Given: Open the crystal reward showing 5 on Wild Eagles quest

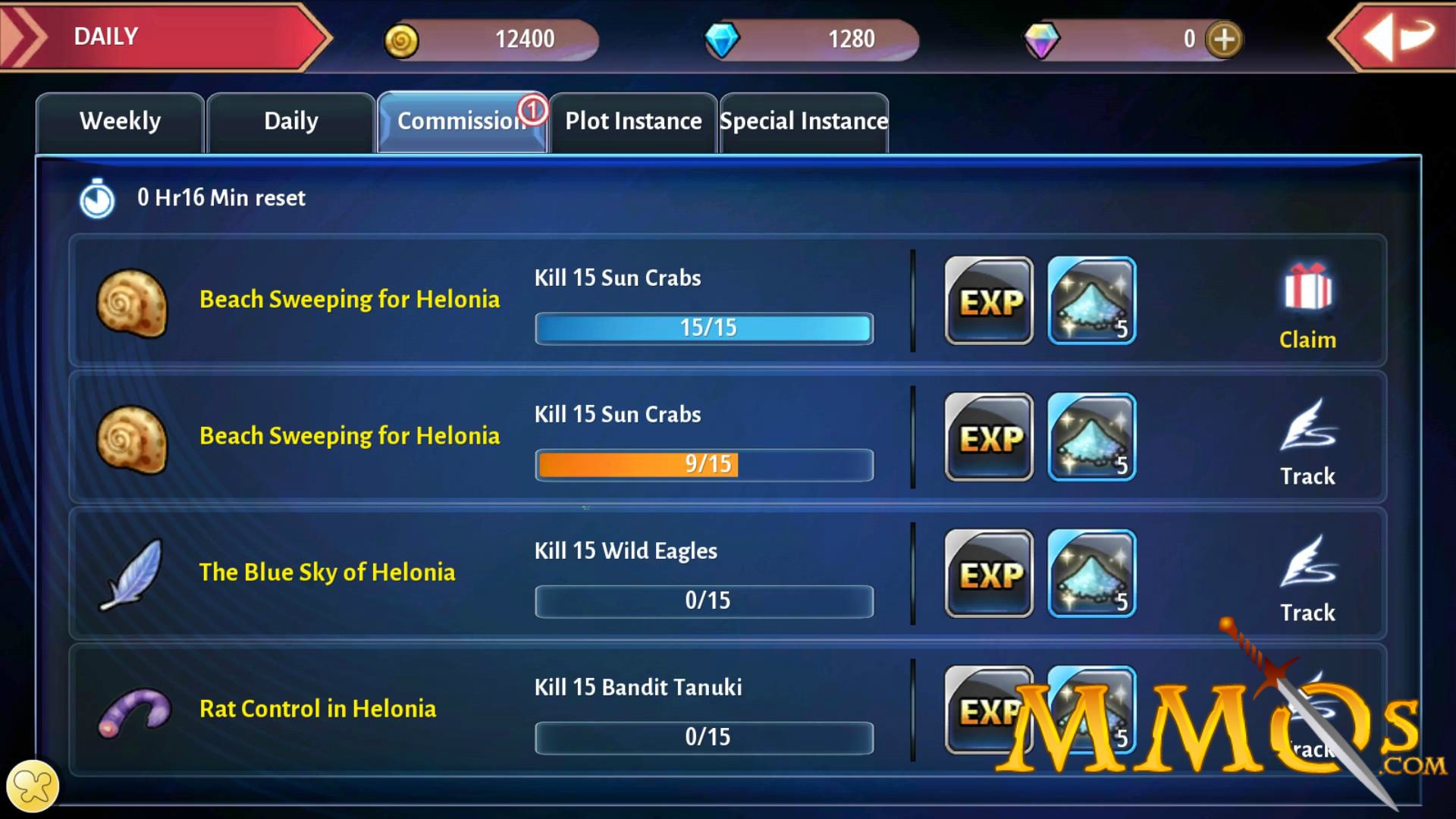Looking at the screenshot, I should (1092, 575).
